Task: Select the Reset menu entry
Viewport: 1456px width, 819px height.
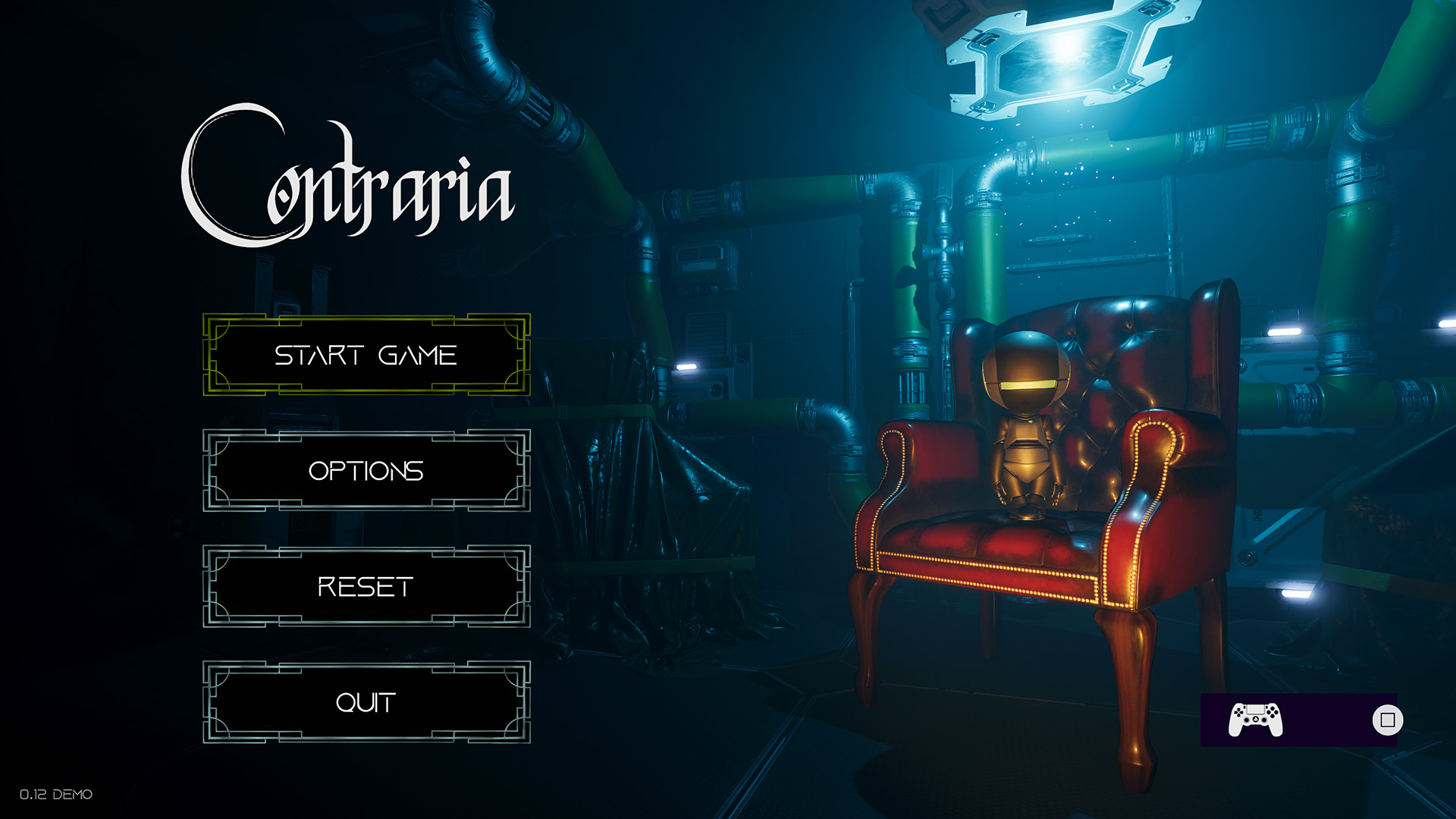Action: coord(366,586)
